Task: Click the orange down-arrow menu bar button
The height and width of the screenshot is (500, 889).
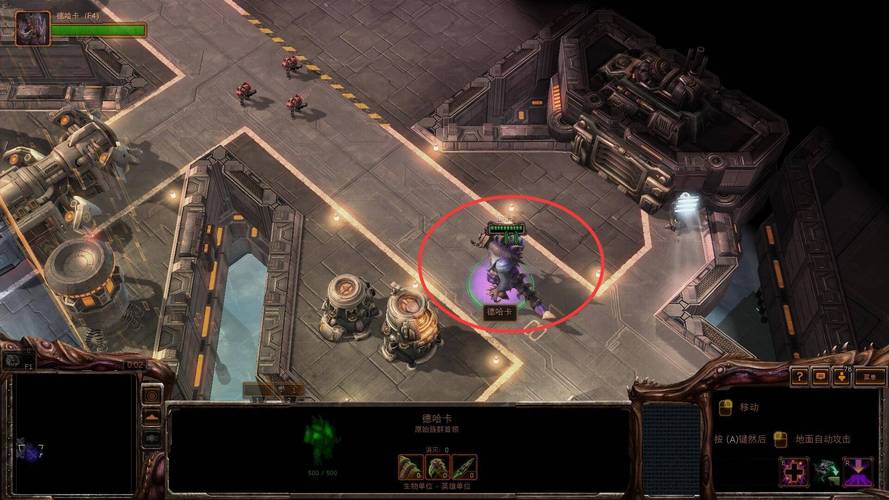Action: [x=841, y=377]
